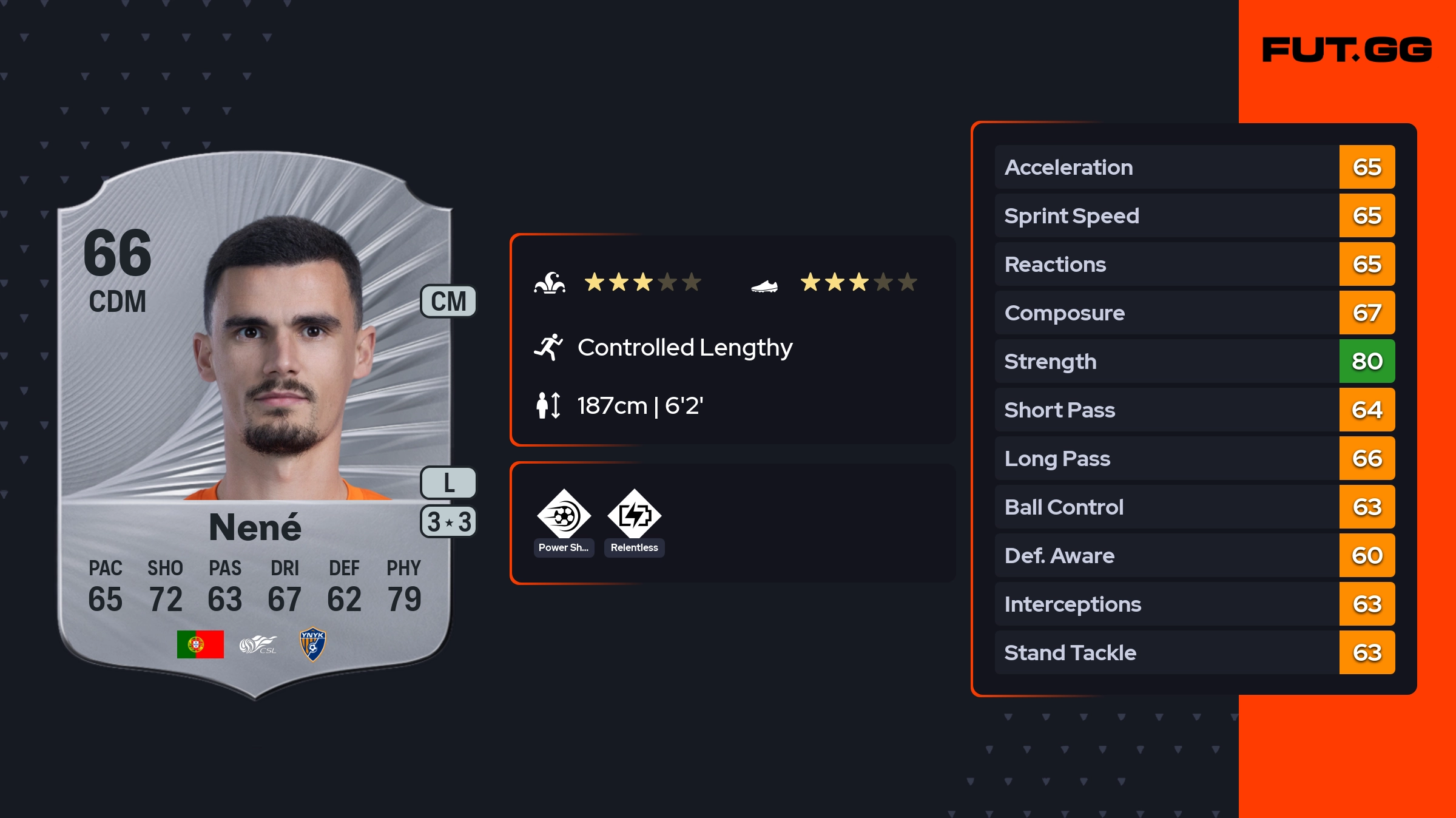Click the CM alternate position badge
The width and height of the screenshot is (1456, 818).
click(448, 302)
